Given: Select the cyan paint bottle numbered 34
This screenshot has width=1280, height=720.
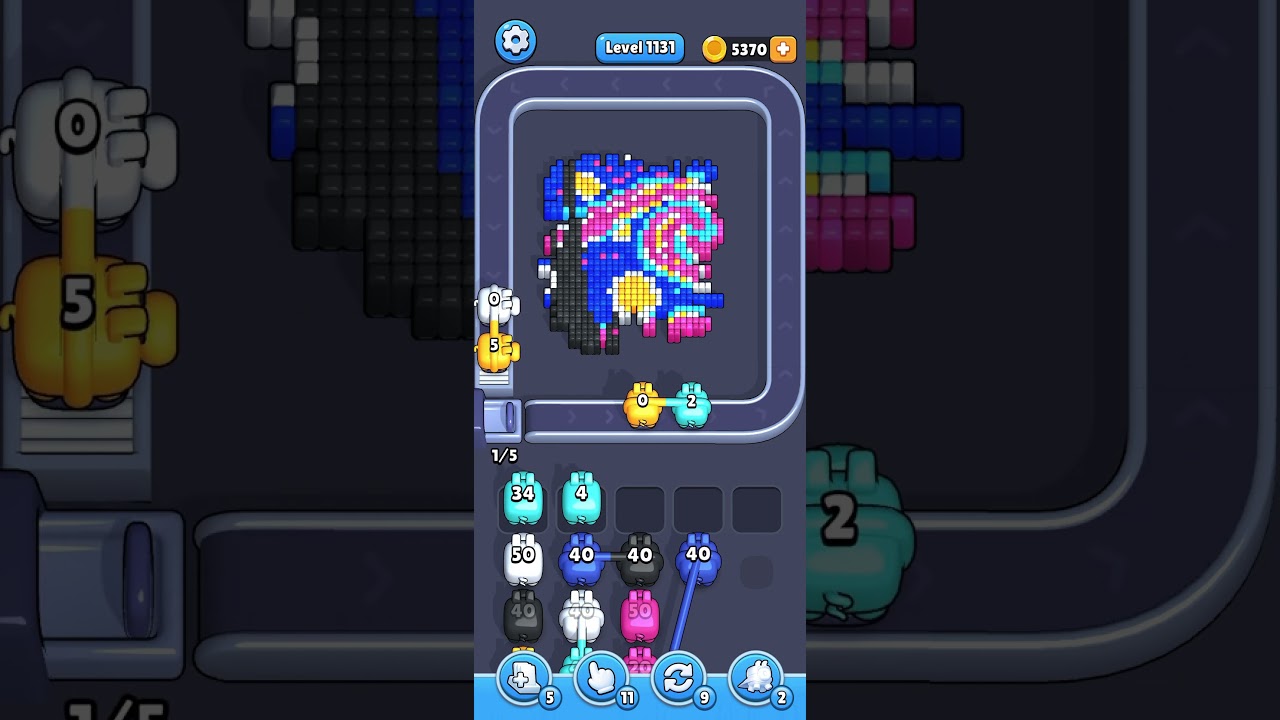Looking at the screenshot, I should (x=522, y=502).
